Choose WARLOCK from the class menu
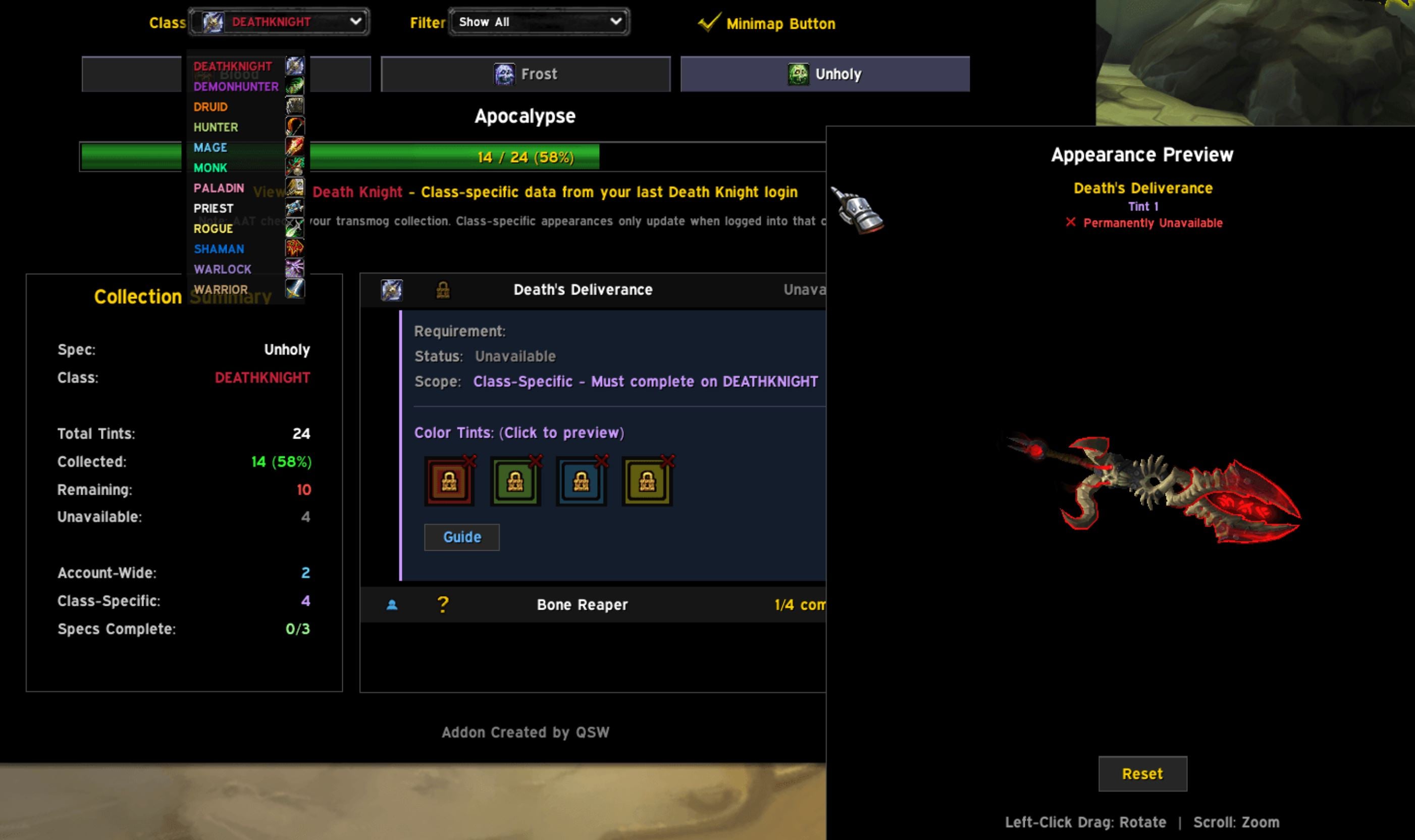 223,270
